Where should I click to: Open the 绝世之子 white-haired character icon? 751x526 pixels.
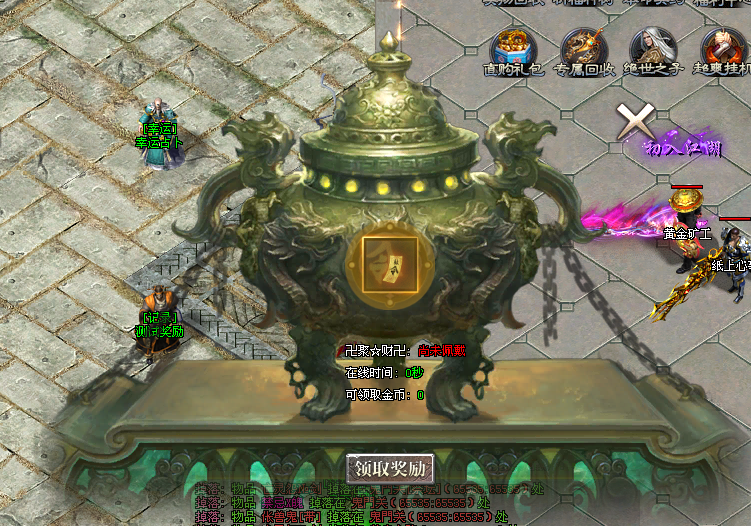[651, 49]
